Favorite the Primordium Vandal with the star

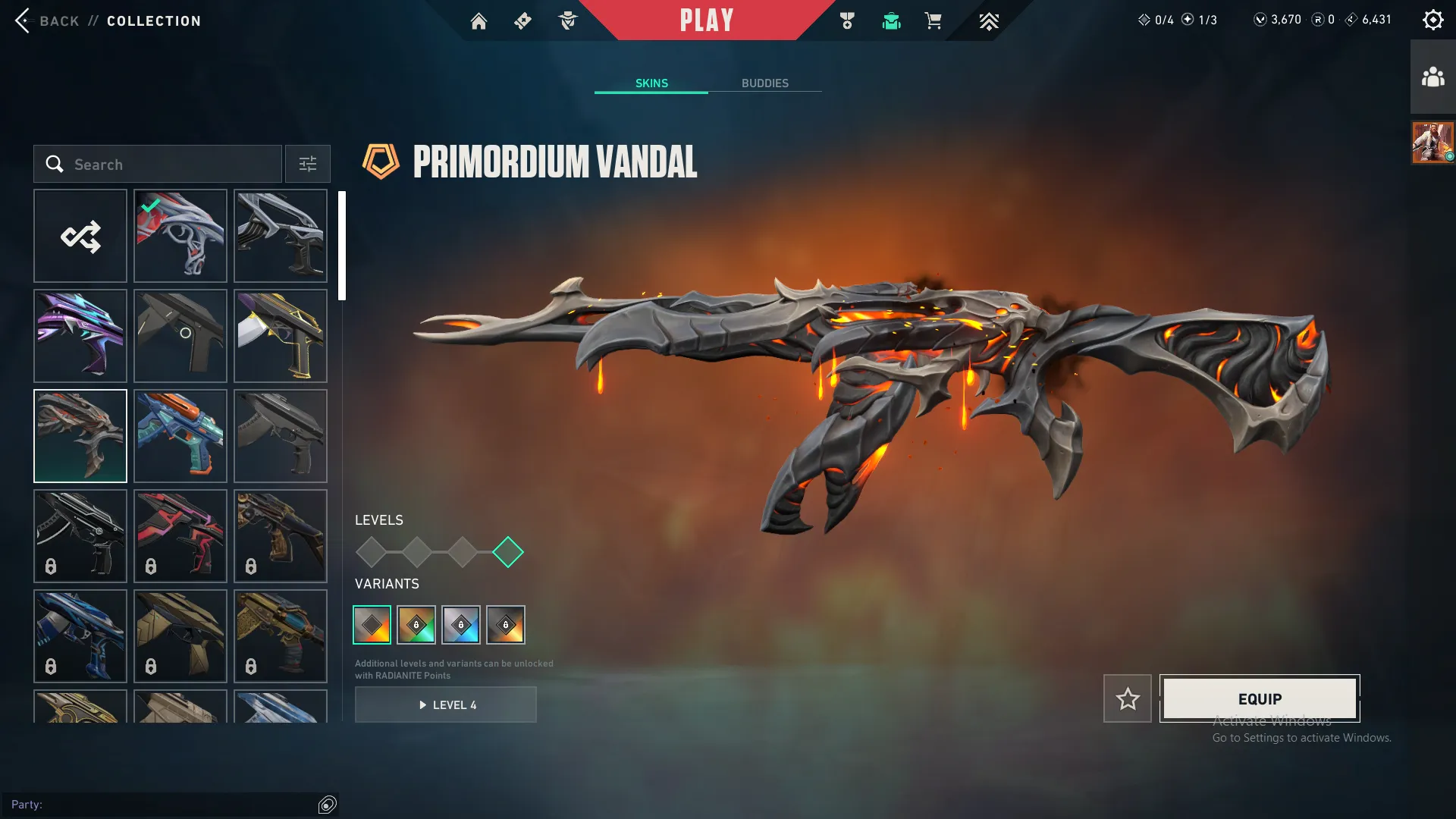click(1128, 698)
